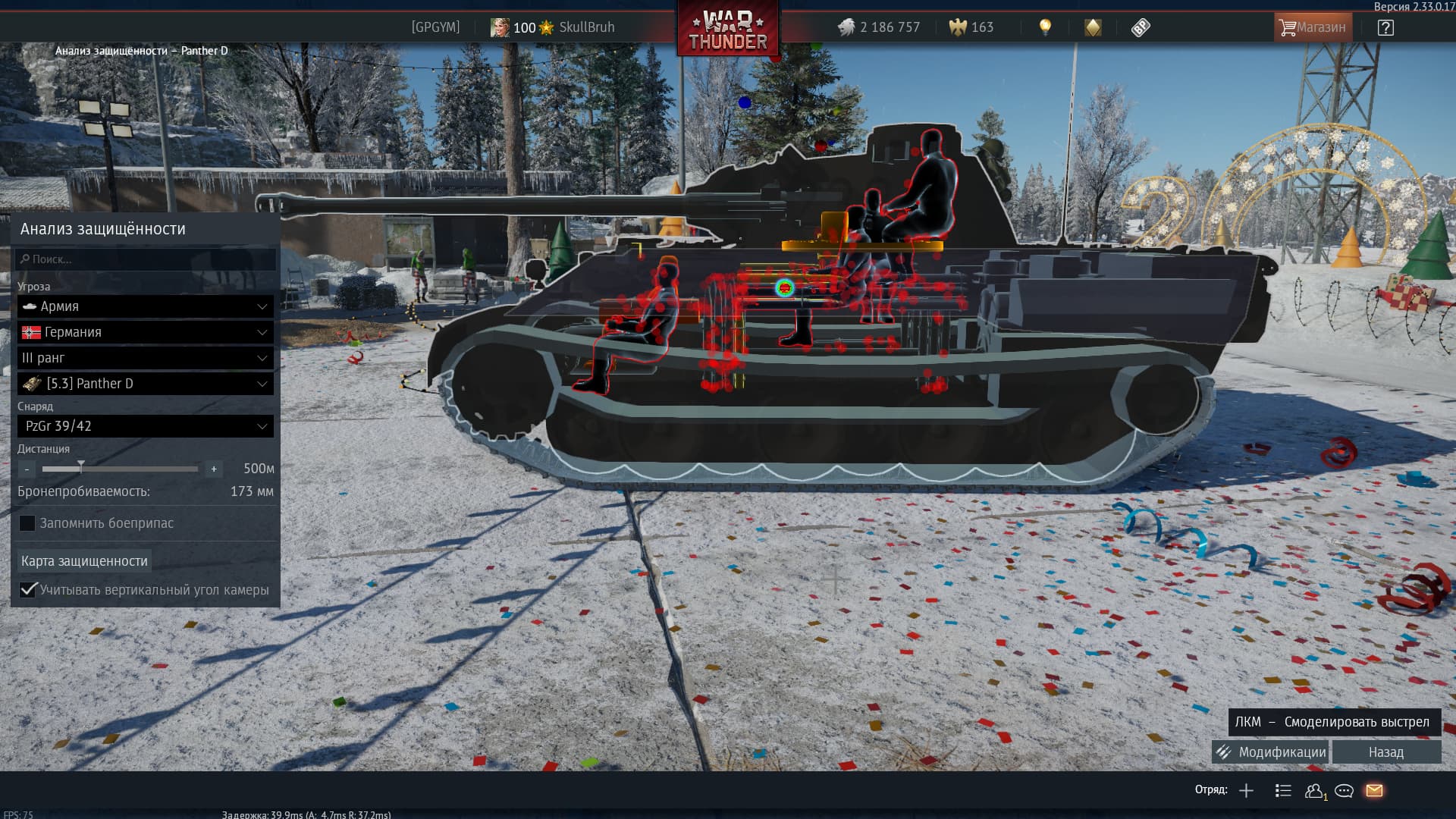Open Карта защищенности protection map
Viewport: 1456px width, 819px height.
[x=84, y=561]
